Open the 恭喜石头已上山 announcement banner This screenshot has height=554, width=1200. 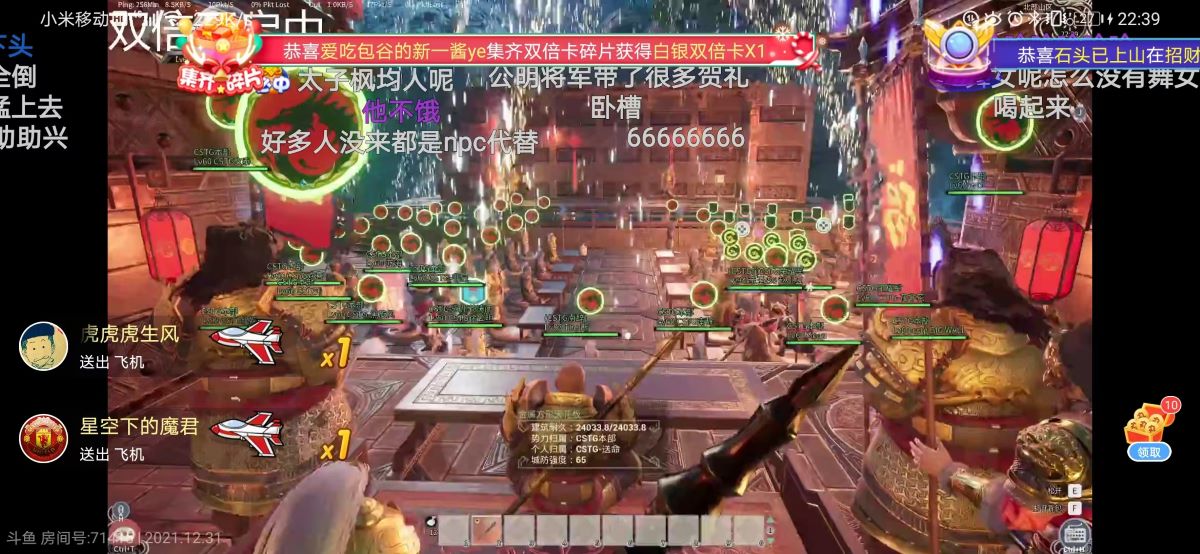pyautogui.click(x=1100, y=55)
